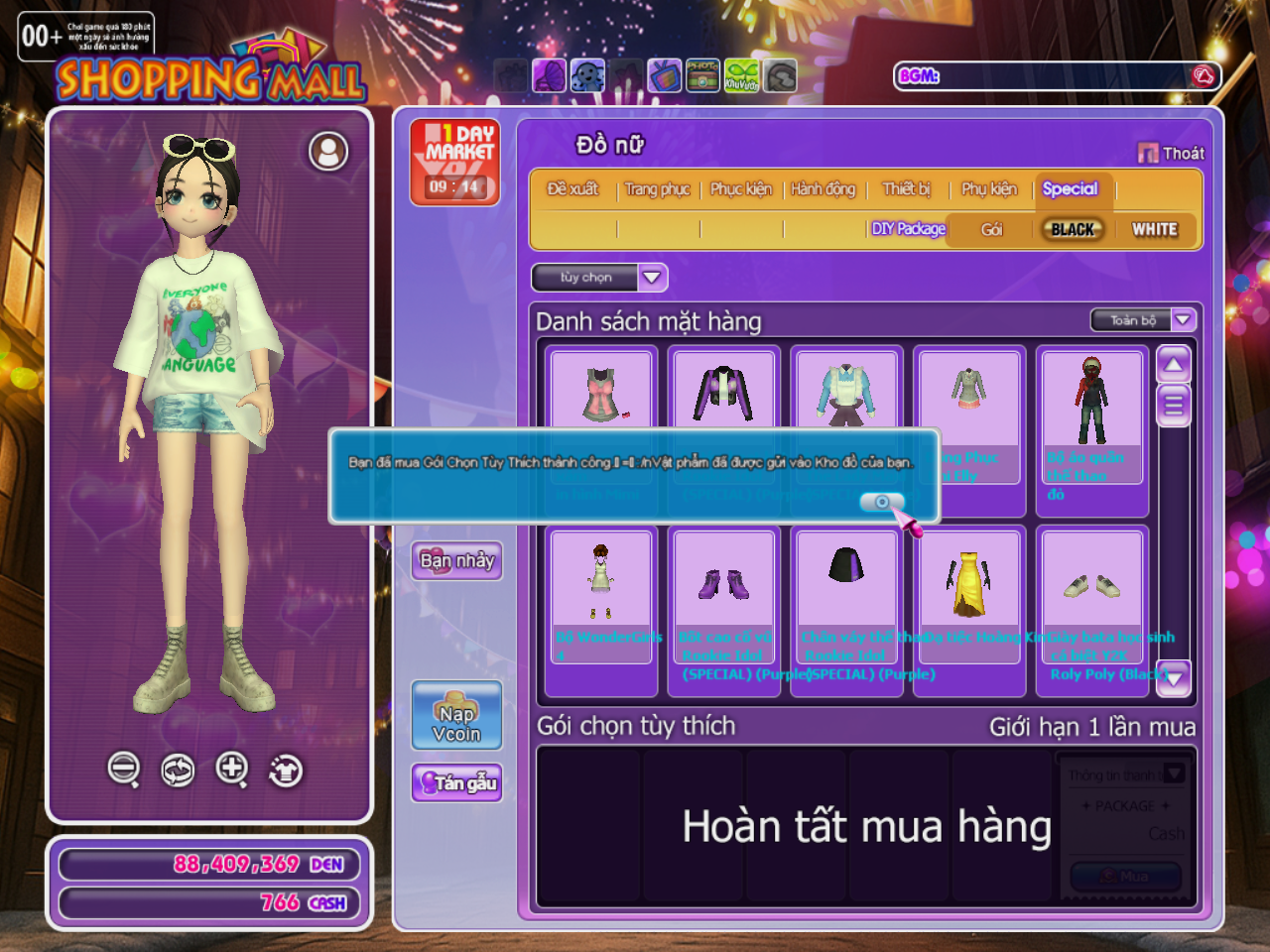
Task: Show the WHITE item category
Action: [x=1155, y=229]
